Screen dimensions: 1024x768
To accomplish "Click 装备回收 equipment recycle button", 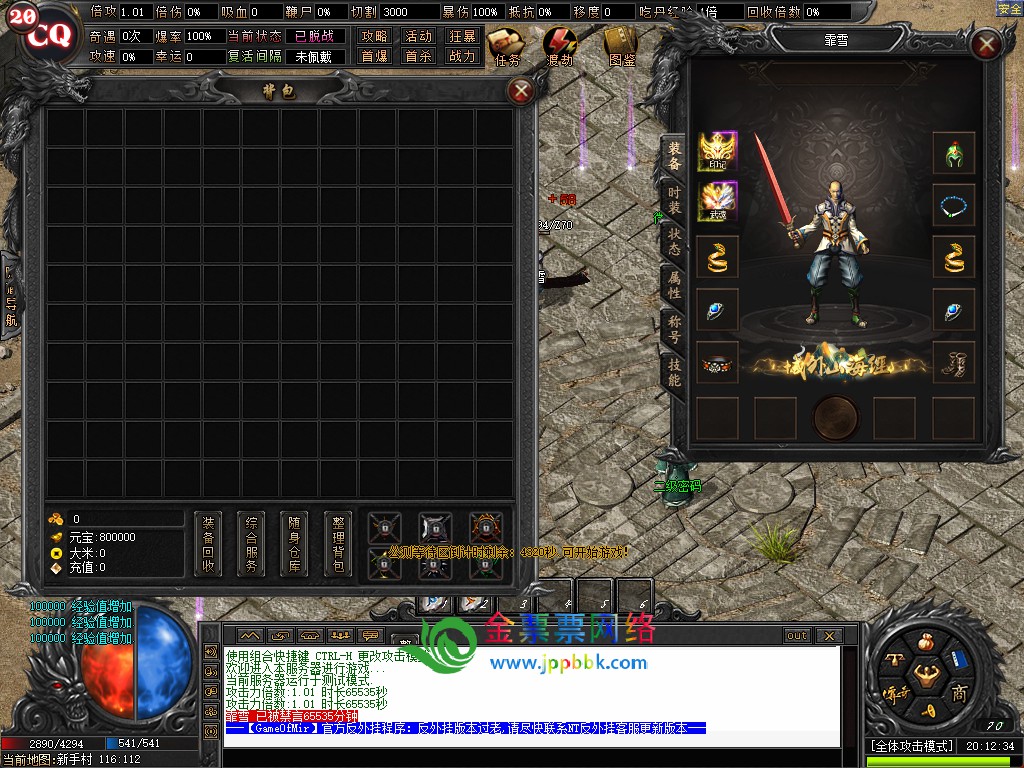I will pos(208,544).
